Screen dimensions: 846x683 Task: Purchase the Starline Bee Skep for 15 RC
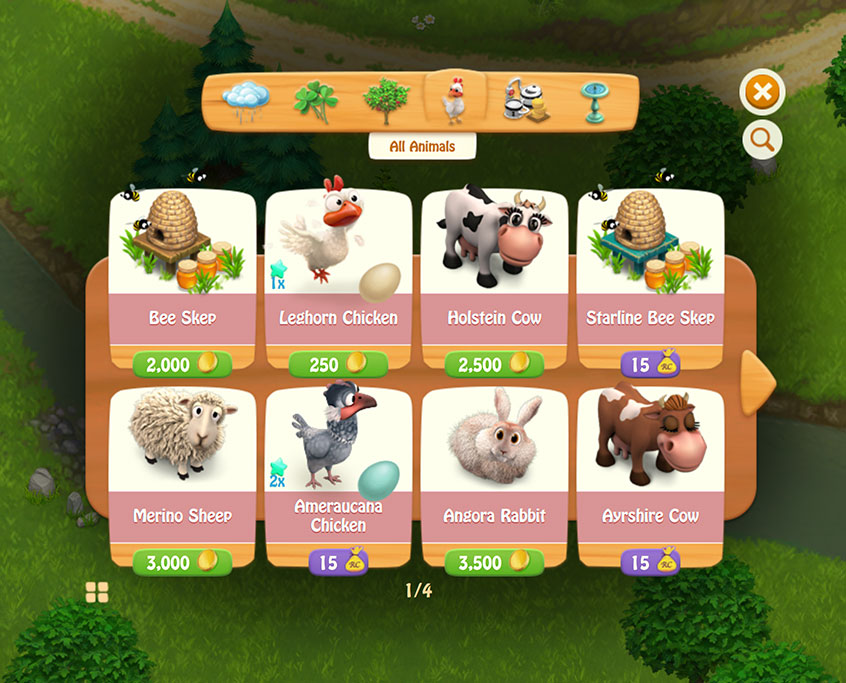point(651,364)
